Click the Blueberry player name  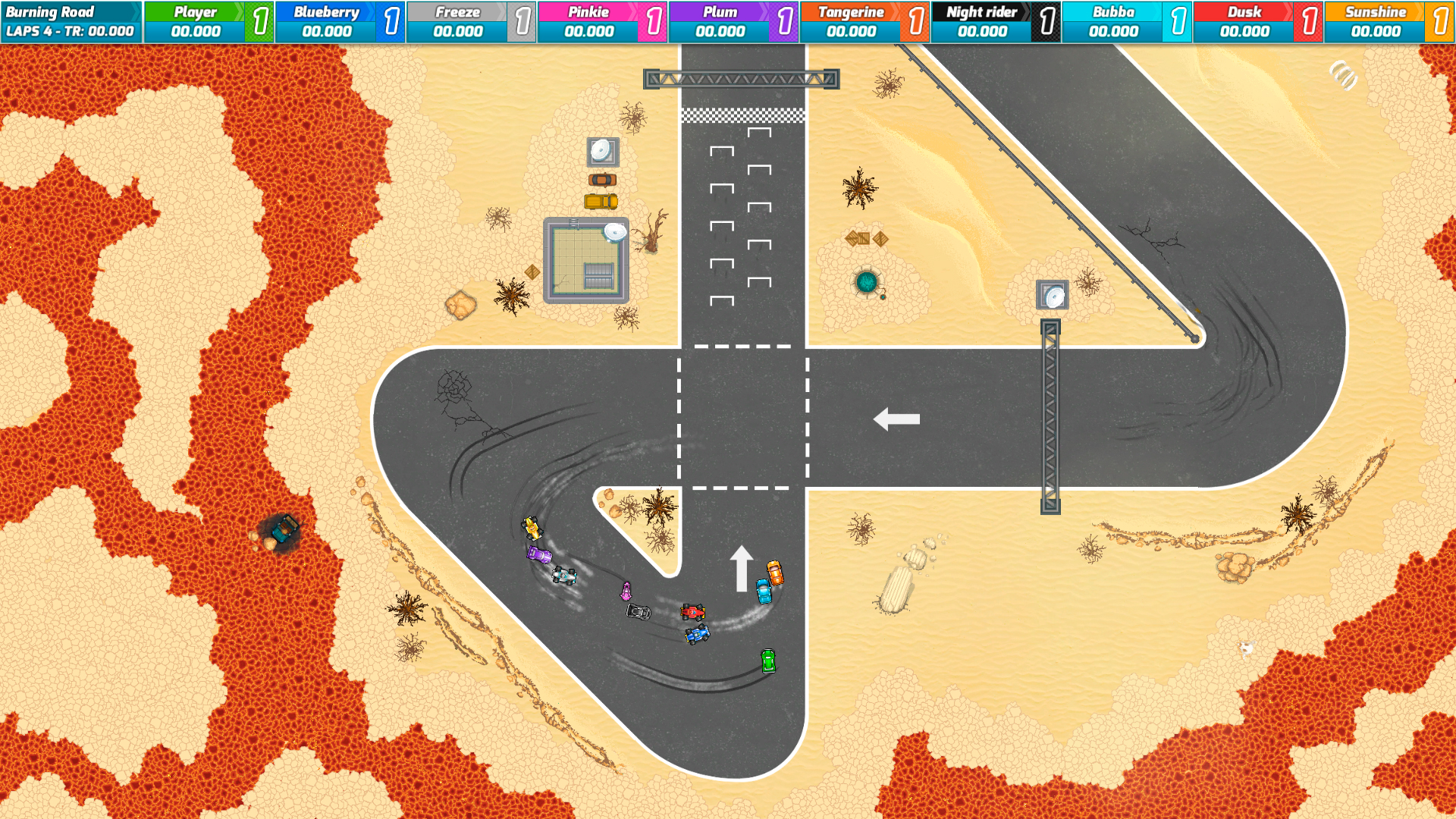pos(326,11)
